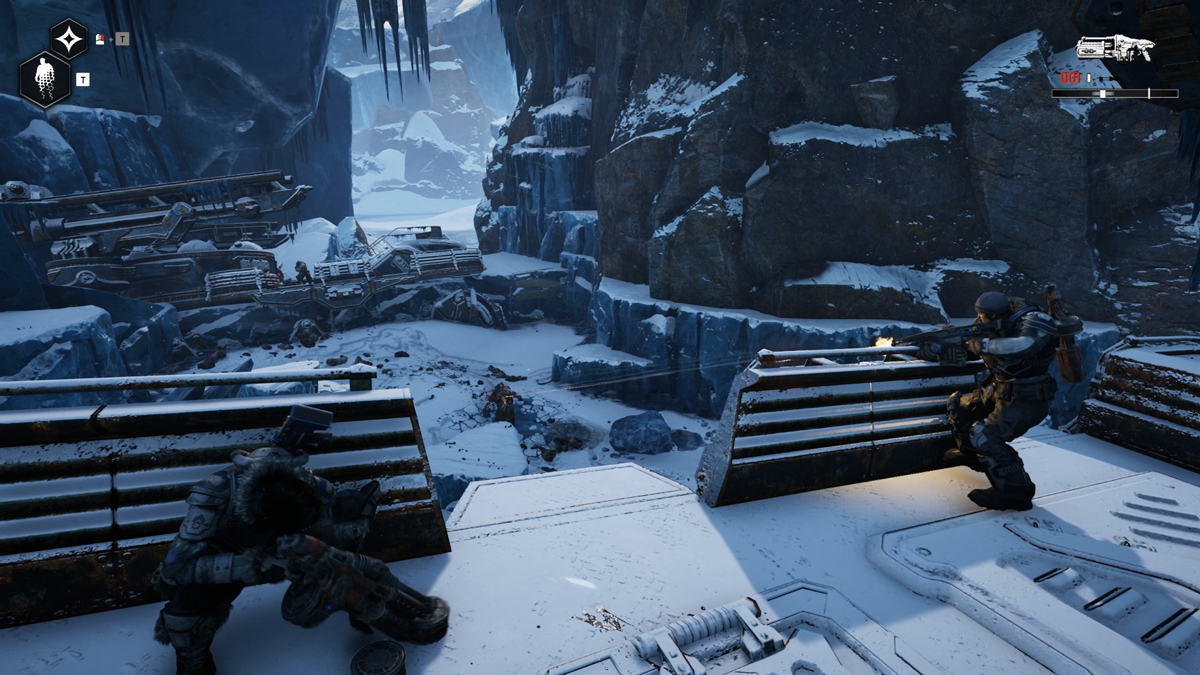
Task: Select the dissolving soldier cloak ability
Action: pos(45,78)
